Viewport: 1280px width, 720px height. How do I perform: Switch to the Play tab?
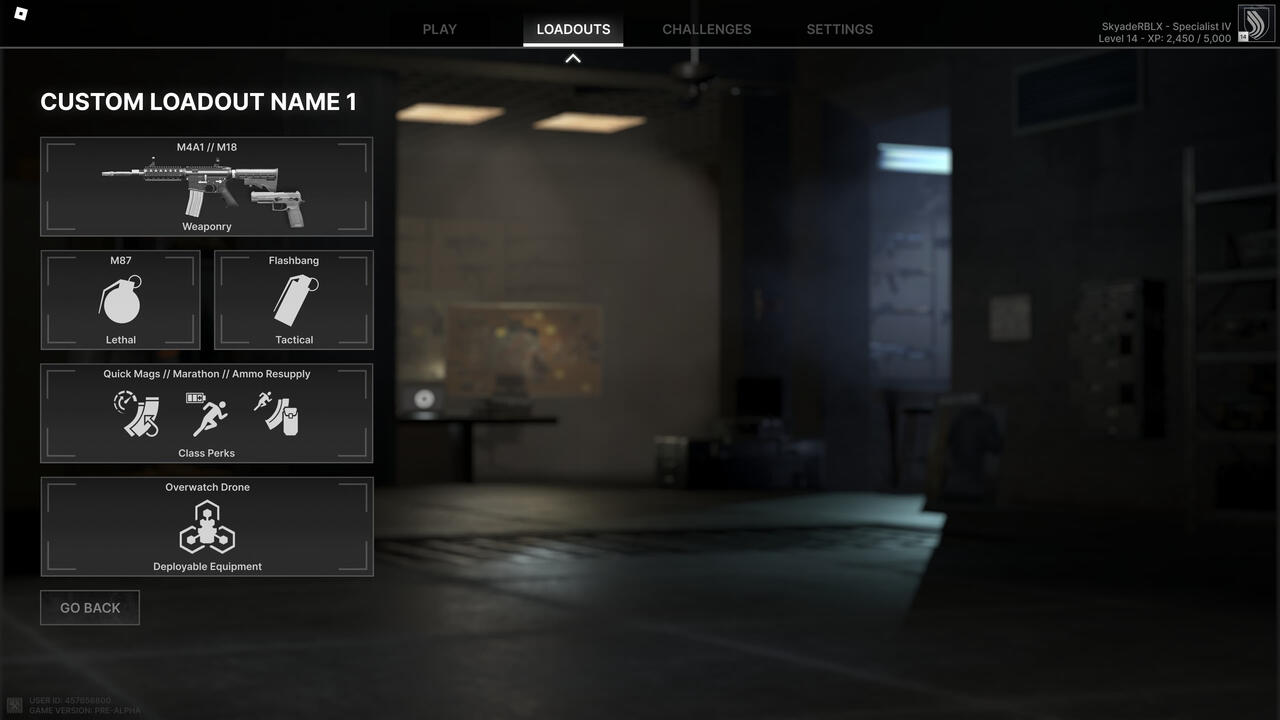pos(439,29)
